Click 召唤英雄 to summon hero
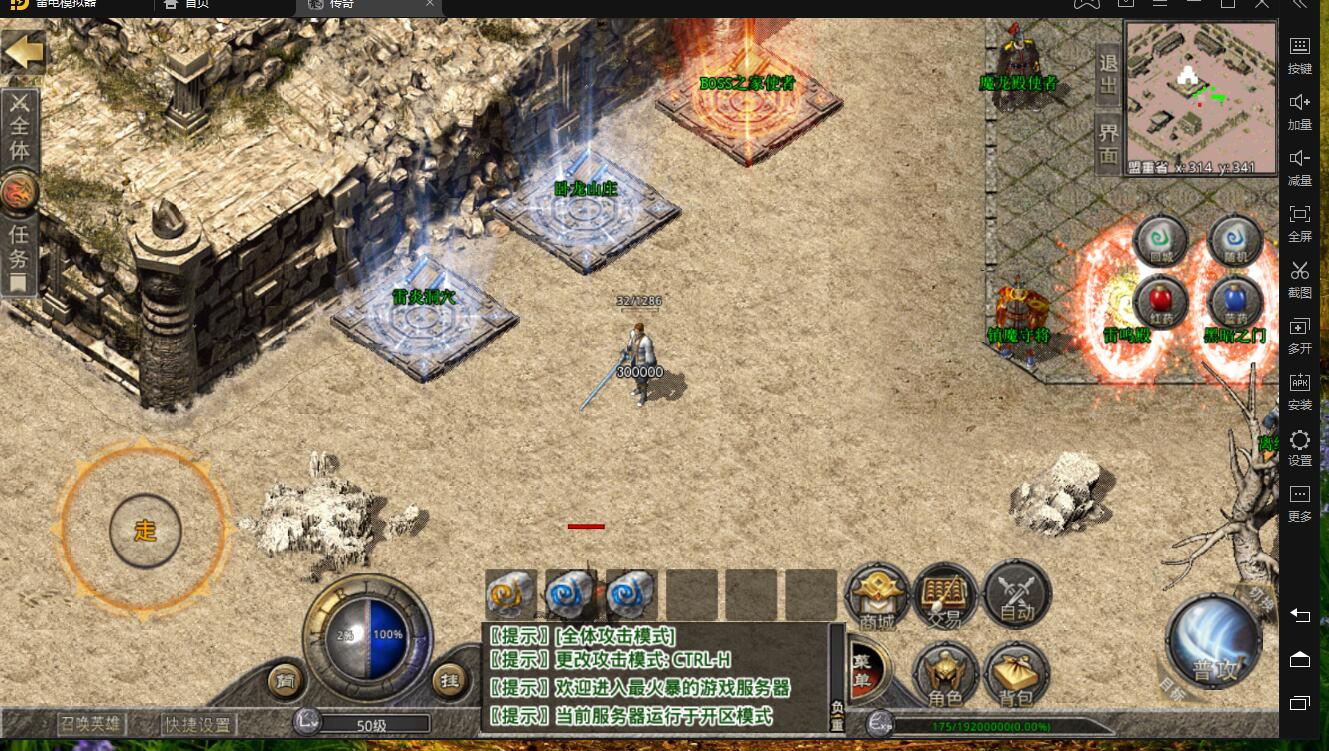 [91, 723]
